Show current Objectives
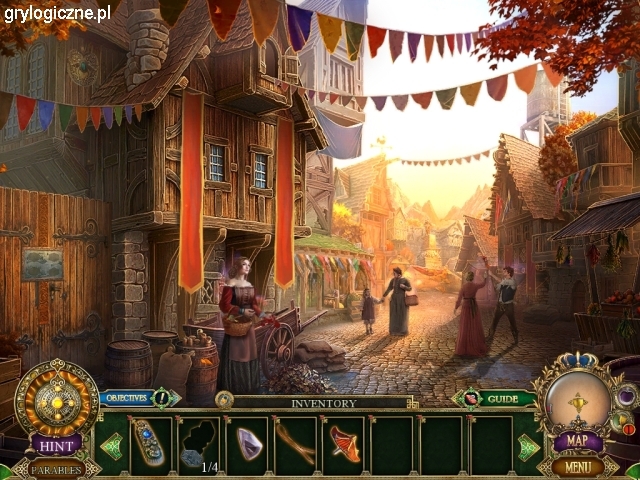Viewport: 640px width, 480px height. [126, 398]
